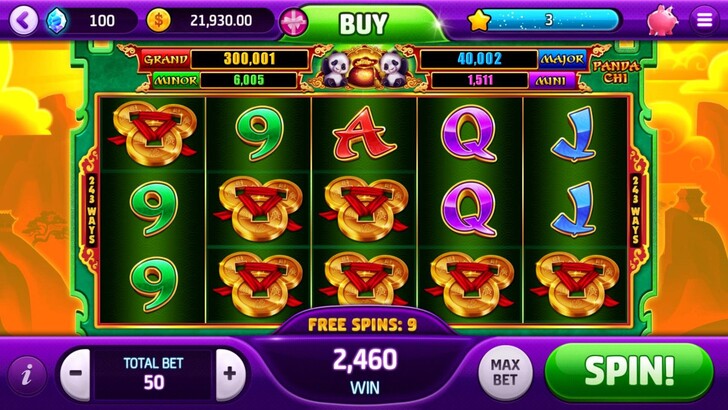This screenshot has width=728, height=410.
Task: Open the info paytable button
Action: tap(26, 375)
